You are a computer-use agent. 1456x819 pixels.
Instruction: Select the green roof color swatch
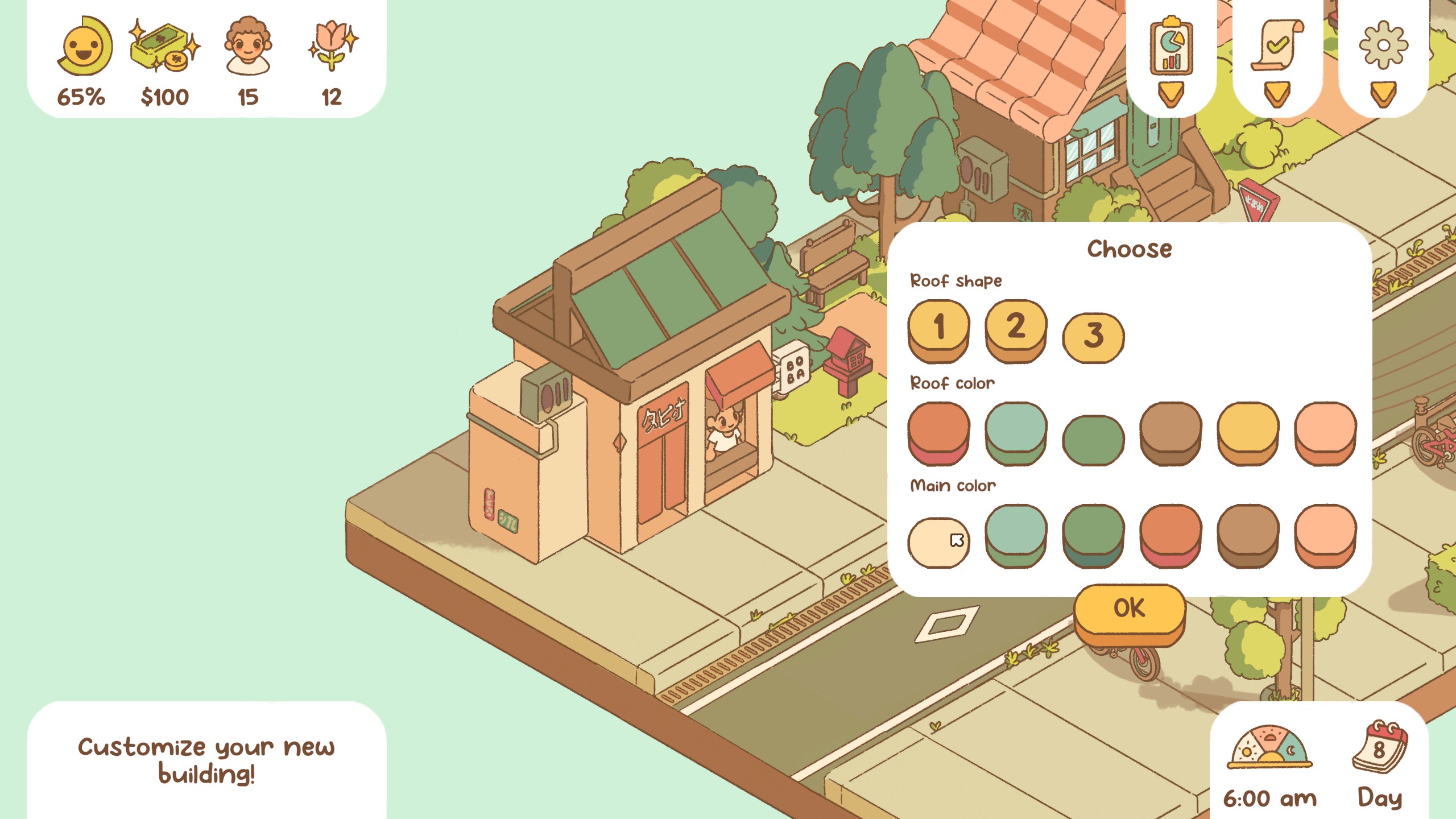coord(1093,439)
